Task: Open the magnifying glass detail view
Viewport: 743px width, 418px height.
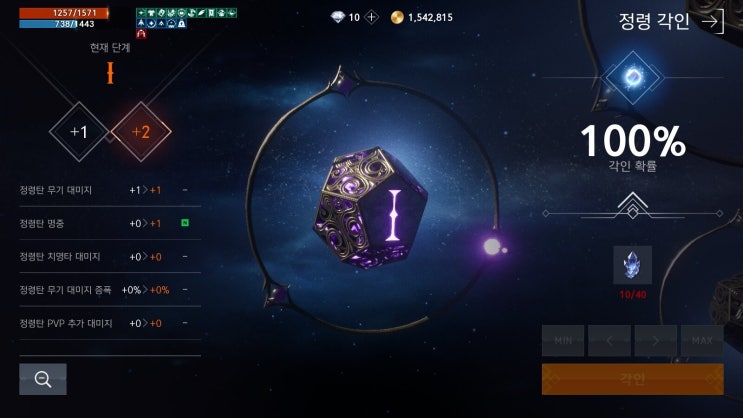Action: (x=43, y=379)
